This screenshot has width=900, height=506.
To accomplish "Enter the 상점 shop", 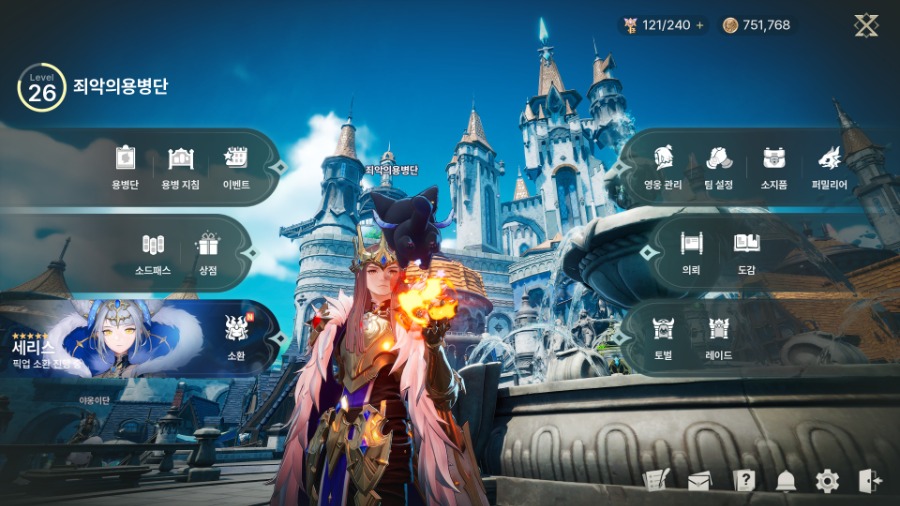I will point(208,253).
